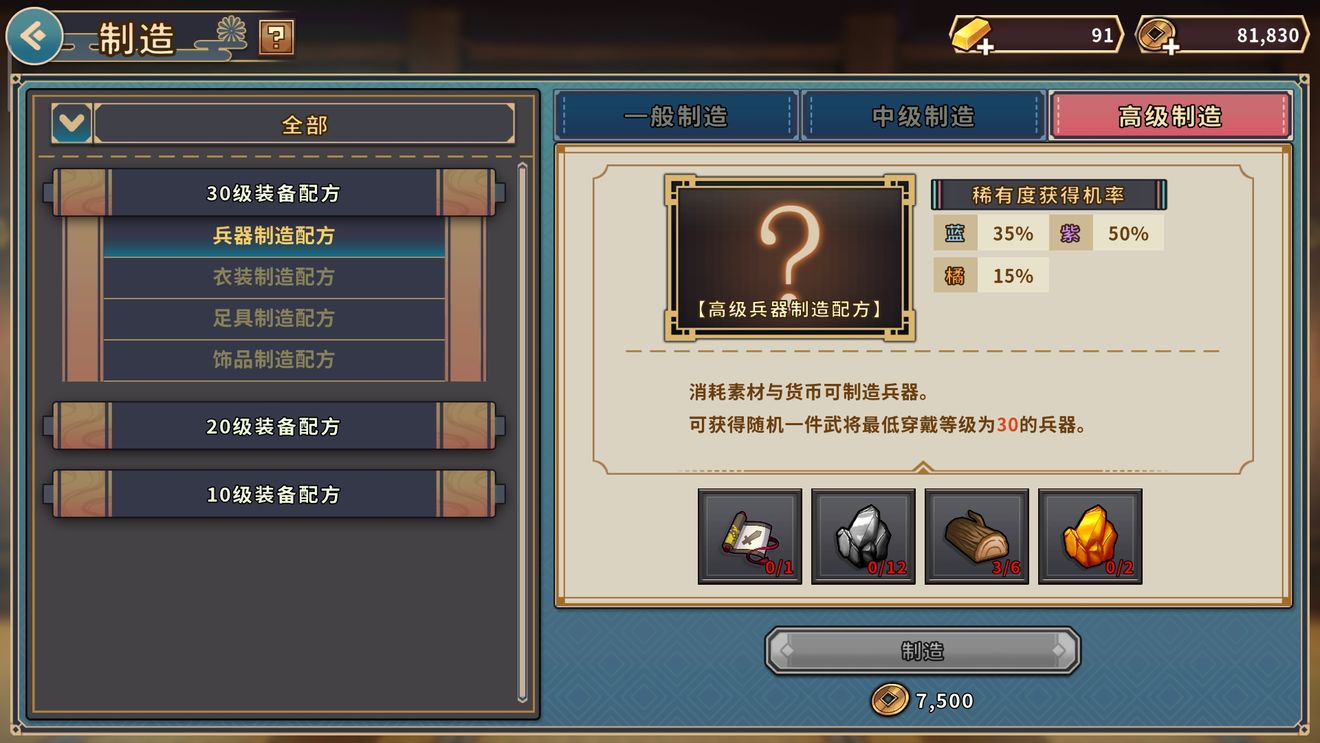The height and width of the screenshot is (743, 1320).
Task: Select the wooden log material showing 3/6
Action: tap(976, 537)
